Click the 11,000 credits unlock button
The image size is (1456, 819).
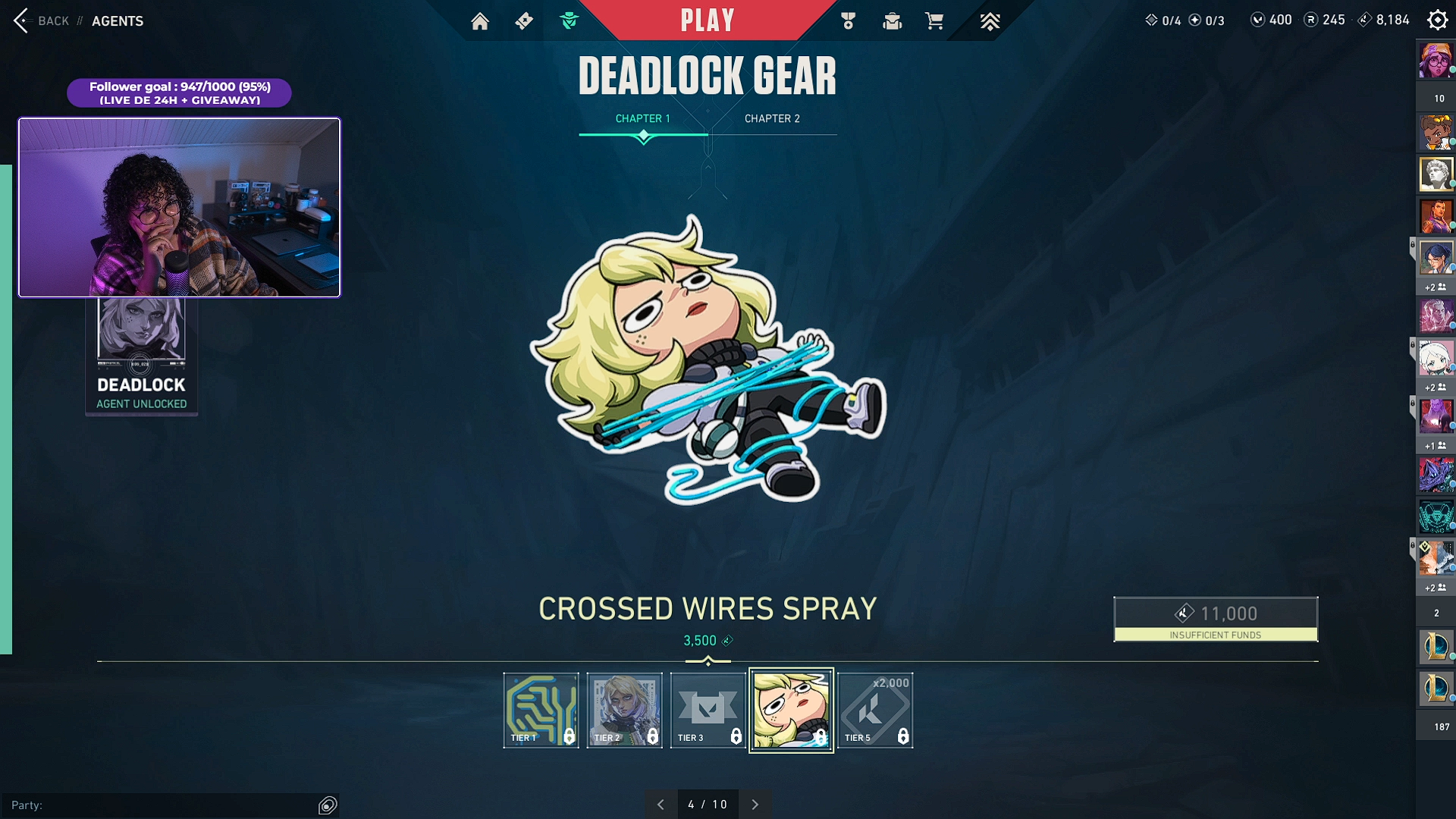pos(1215,619)
